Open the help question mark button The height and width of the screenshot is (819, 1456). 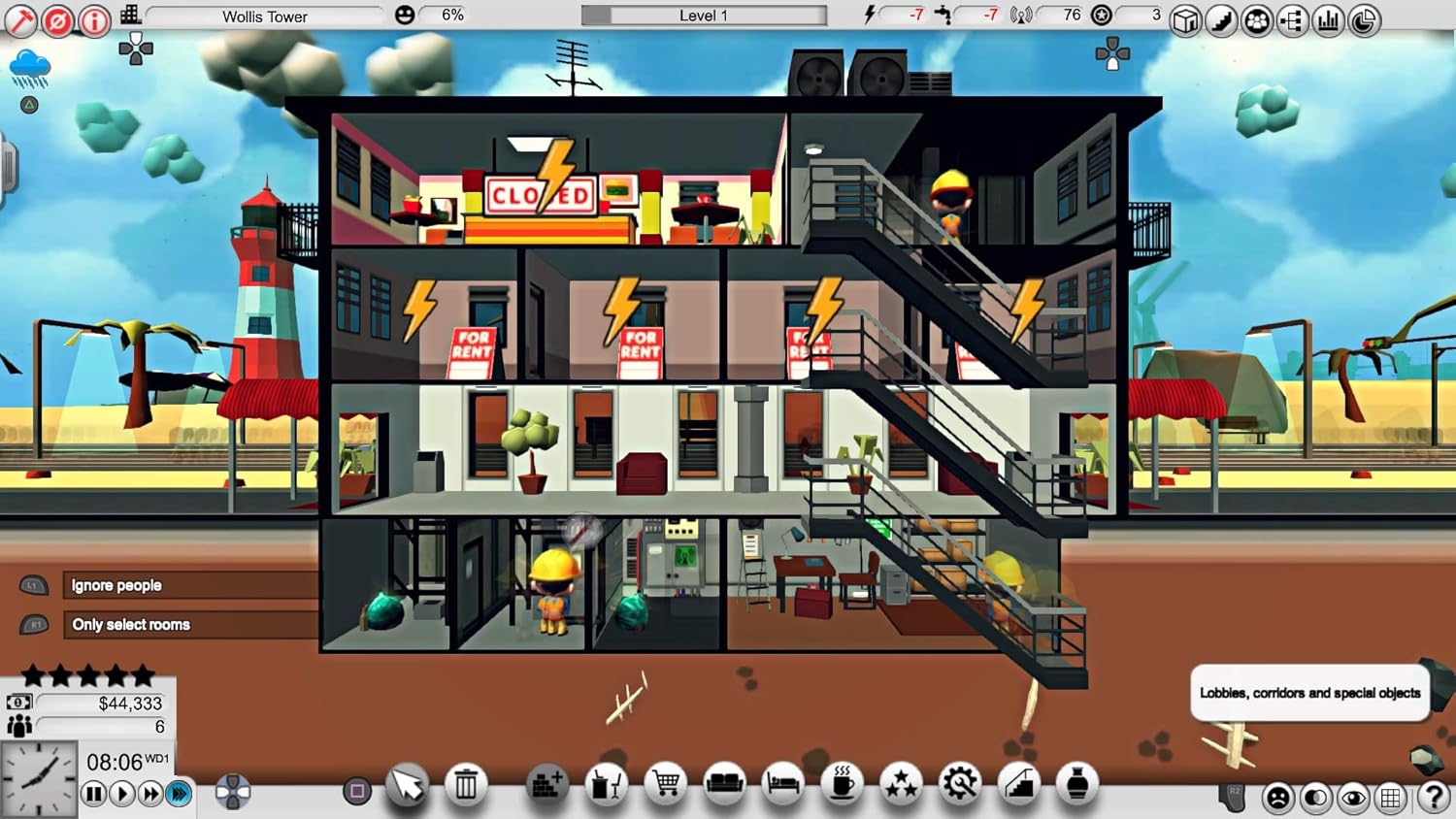pos(1434,797)
